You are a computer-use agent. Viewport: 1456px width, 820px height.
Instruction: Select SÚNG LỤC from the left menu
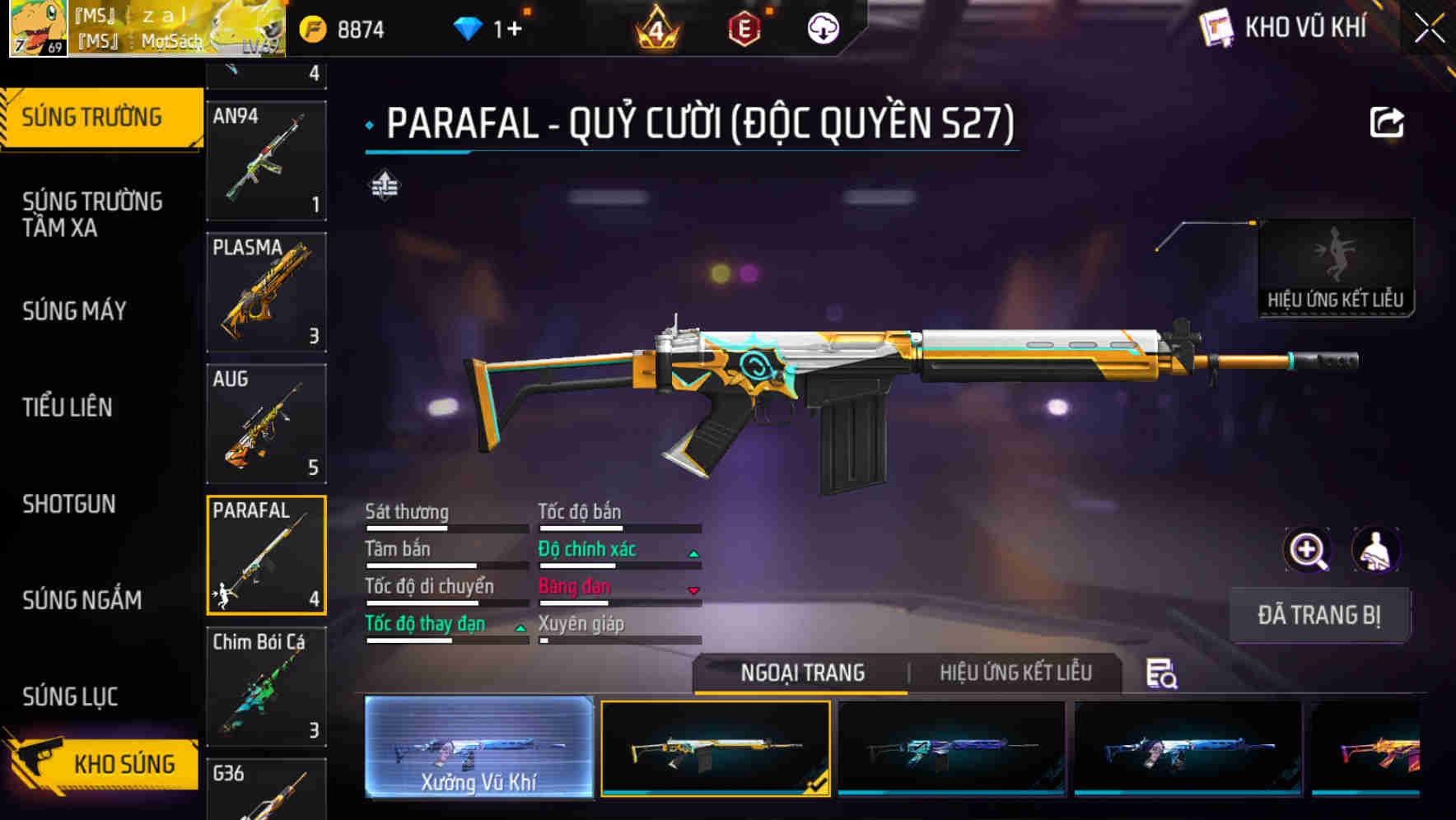[x=68, y=696]
